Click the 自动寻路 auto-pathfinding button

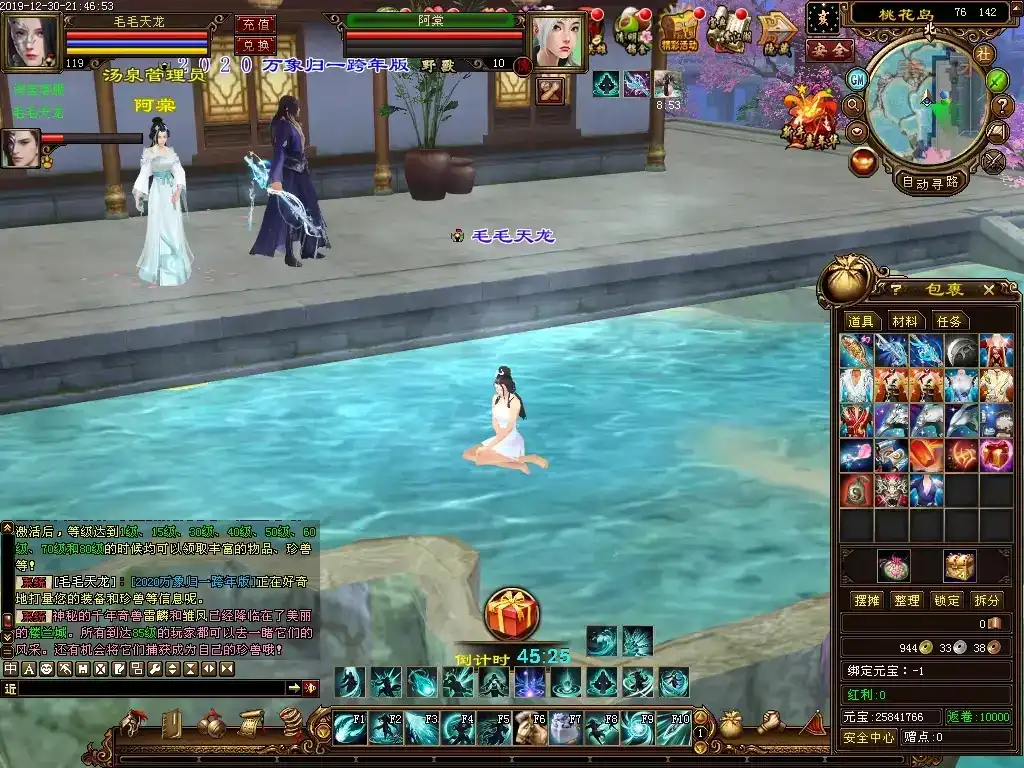930,181
